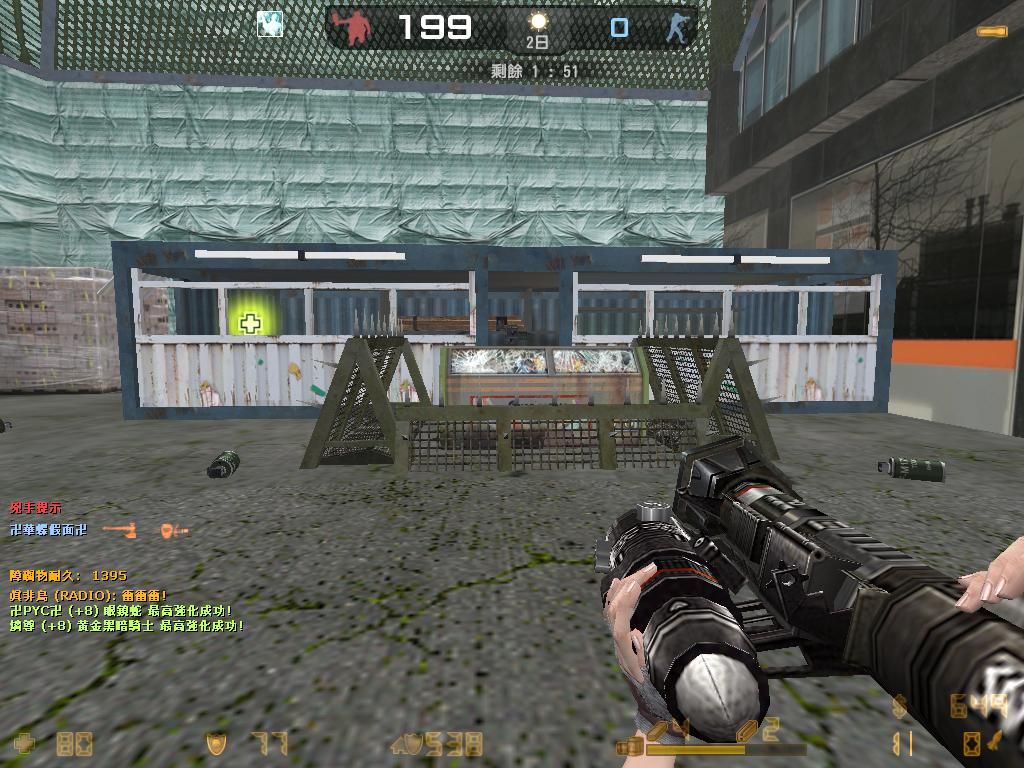Viewport: 1024px width, 768px height.
Task: Click the orange bullet icon in top corner
Action: [x=992, y=32]
